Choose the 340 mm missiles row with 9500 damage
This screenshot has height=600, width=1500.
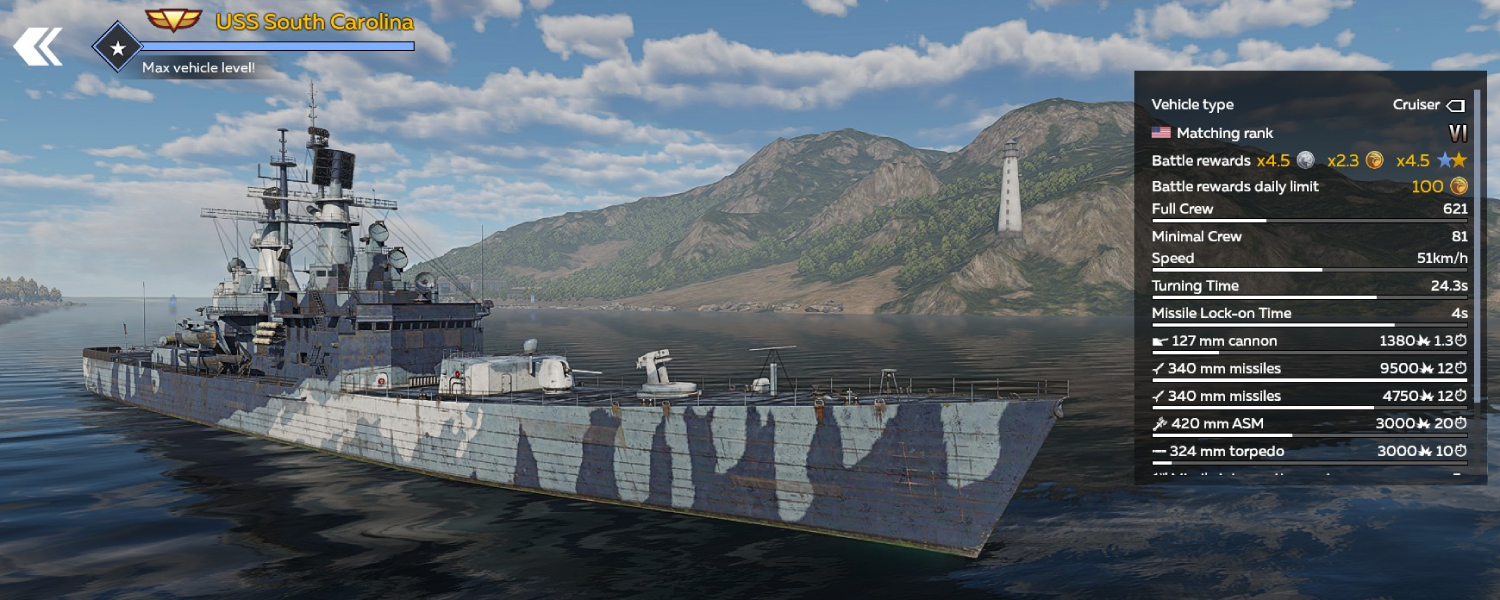point(1308,369)
